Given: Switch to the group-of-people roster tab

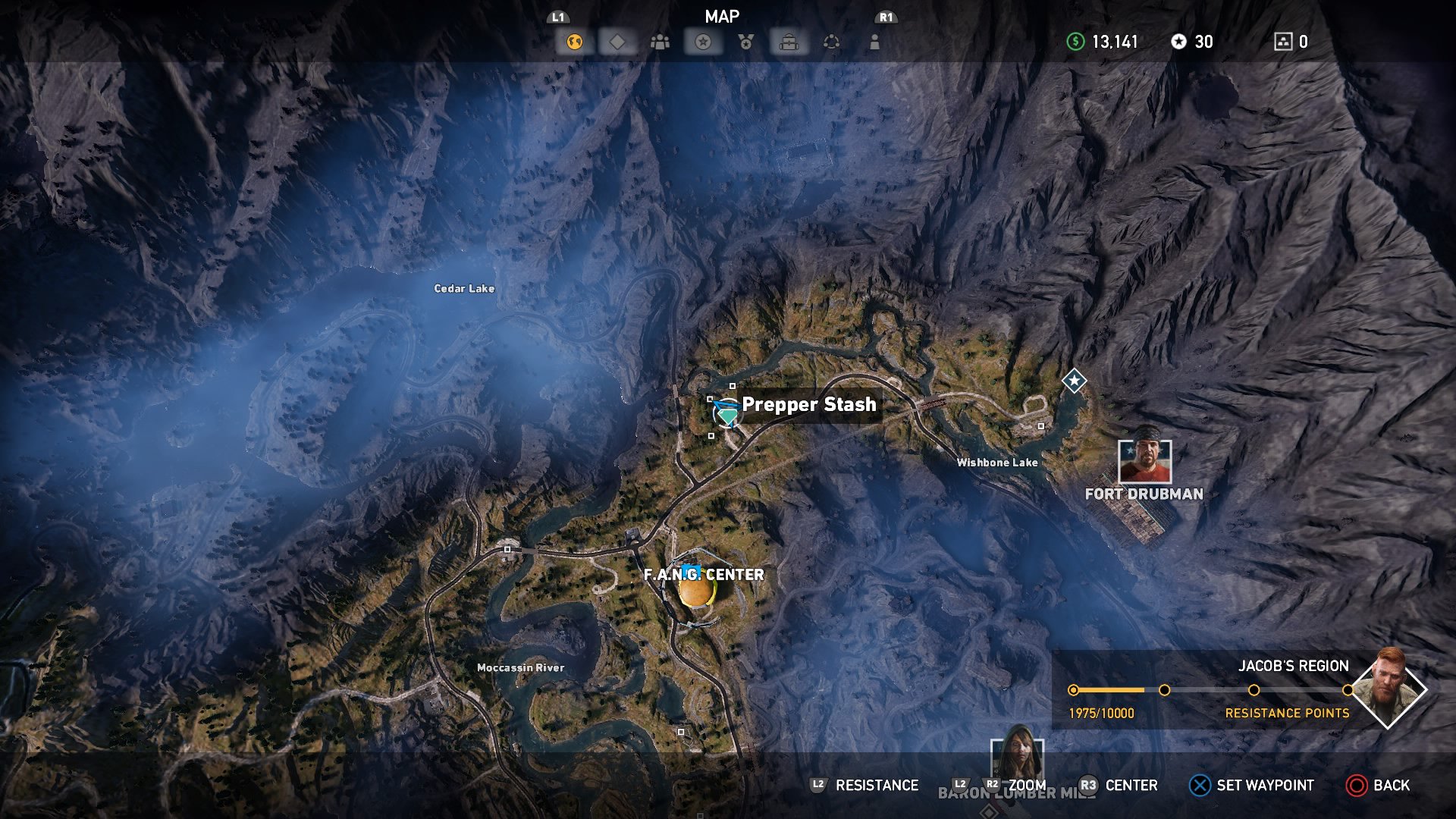Looking at the screenshot, I should pyautogui.click(x=660, y=42).
